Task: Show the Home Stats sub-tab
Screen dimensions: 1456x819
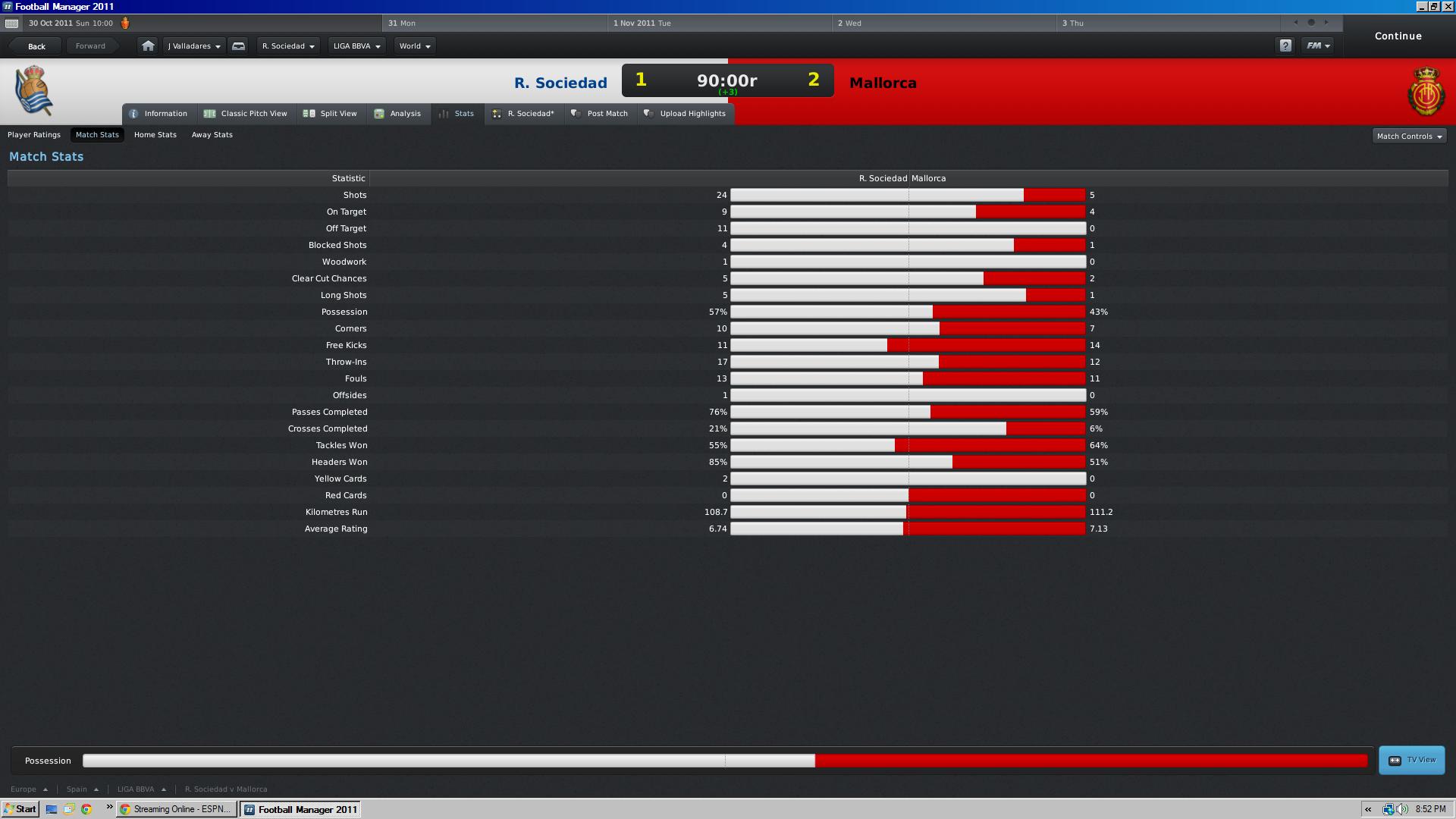Action: coord(155,135)
